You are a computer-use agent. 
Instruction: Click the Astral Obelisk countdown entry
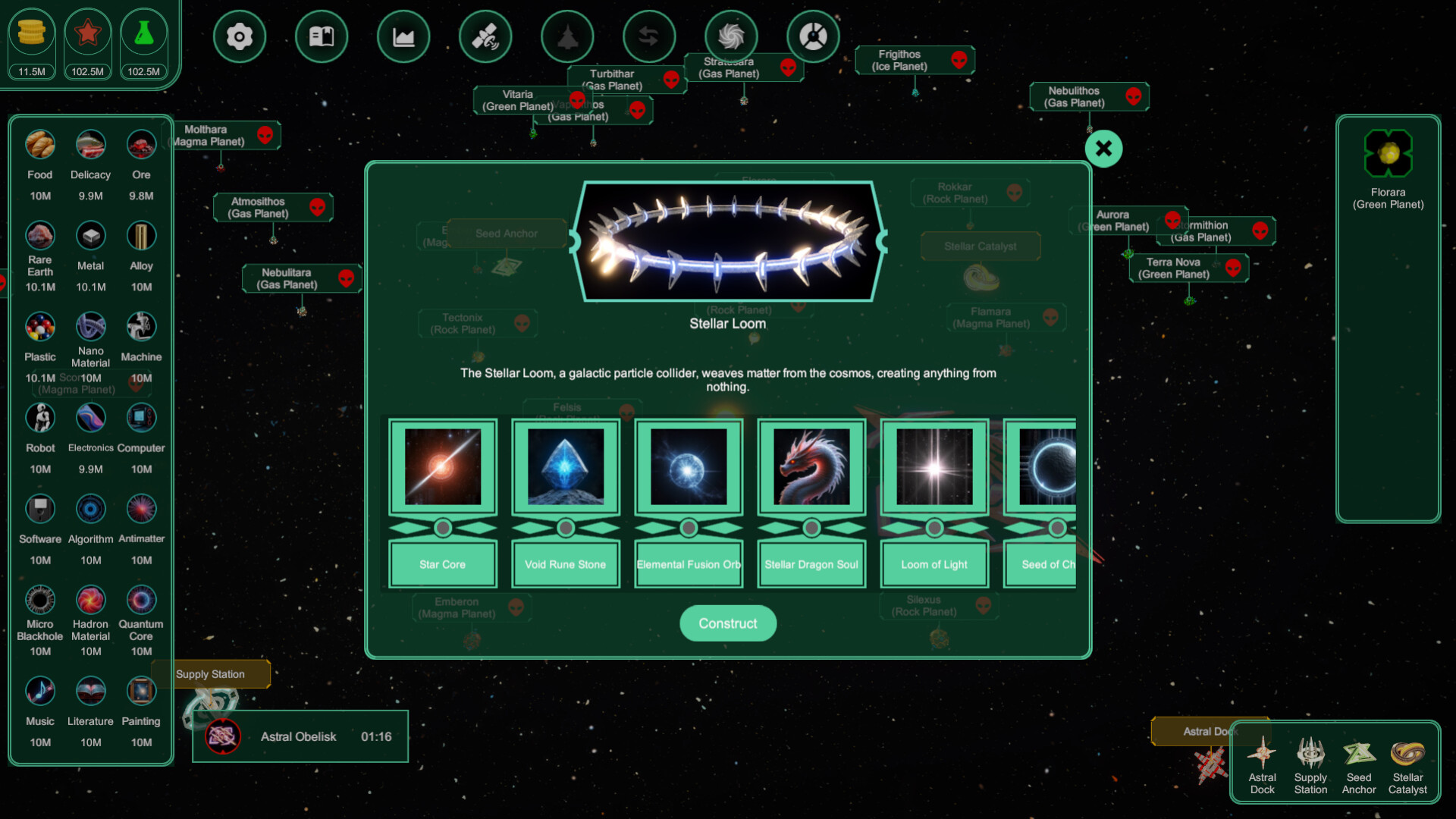tap(300, 736)
